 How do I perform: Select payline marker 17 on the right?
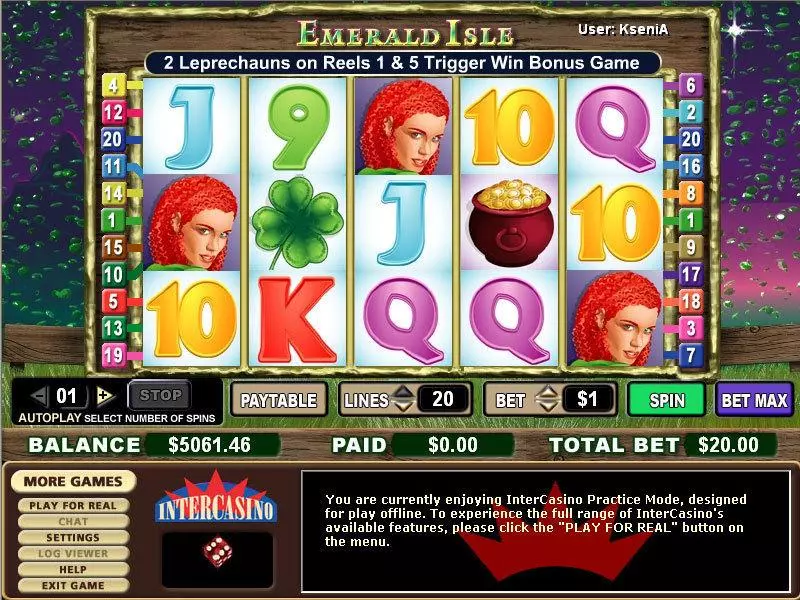(690, 273)
